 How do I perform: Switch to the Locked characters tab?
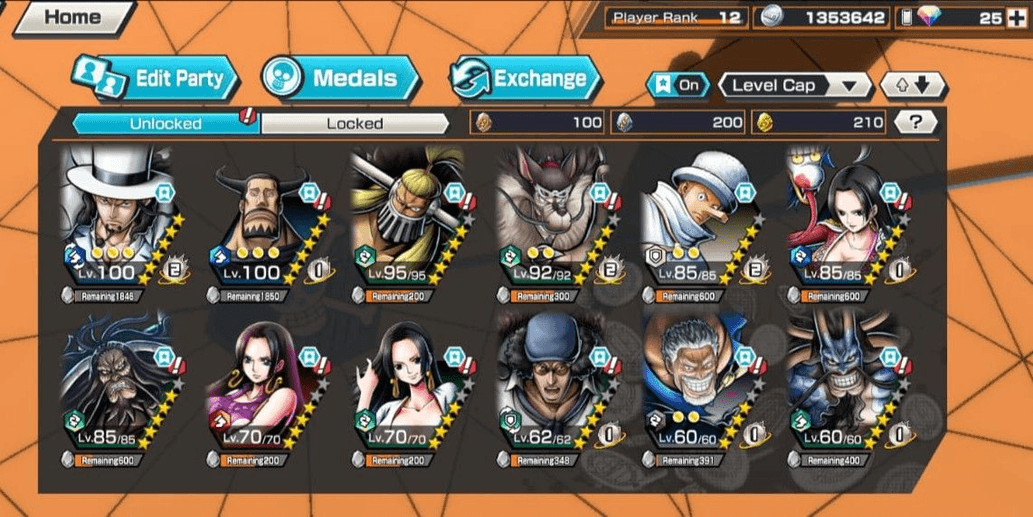(354, 123)
